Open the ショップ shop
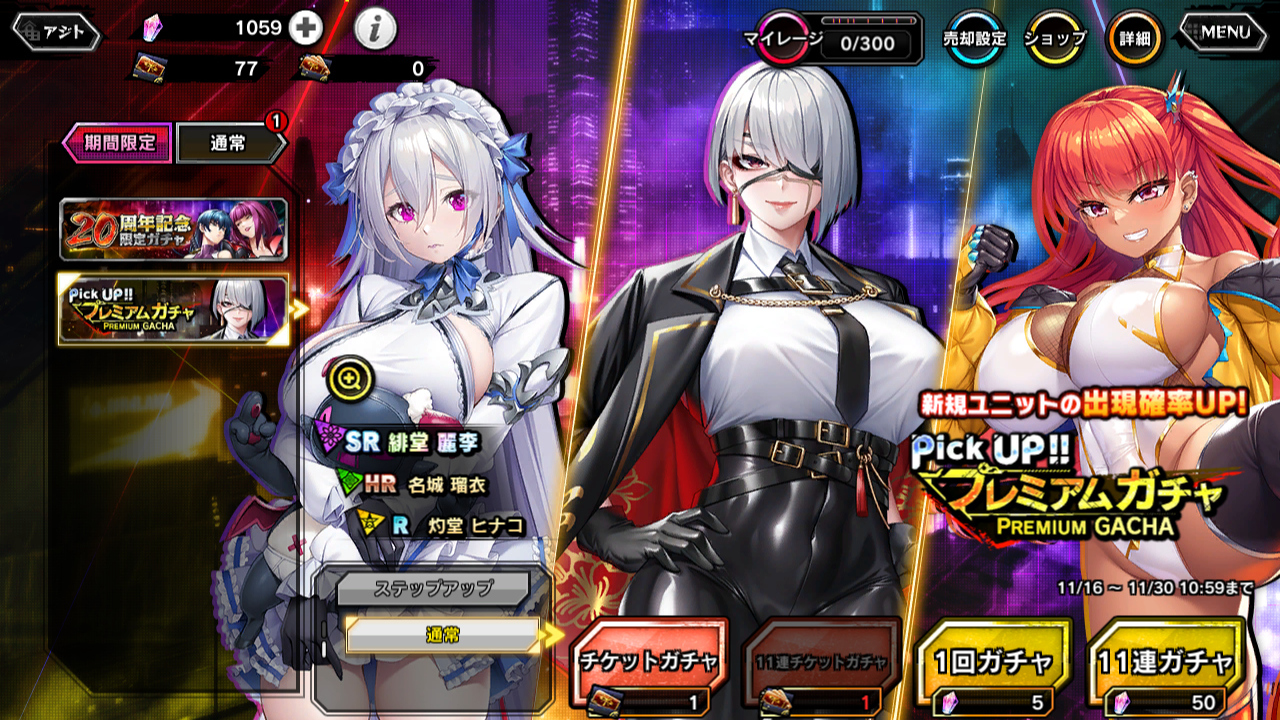 coord(1055,40)
